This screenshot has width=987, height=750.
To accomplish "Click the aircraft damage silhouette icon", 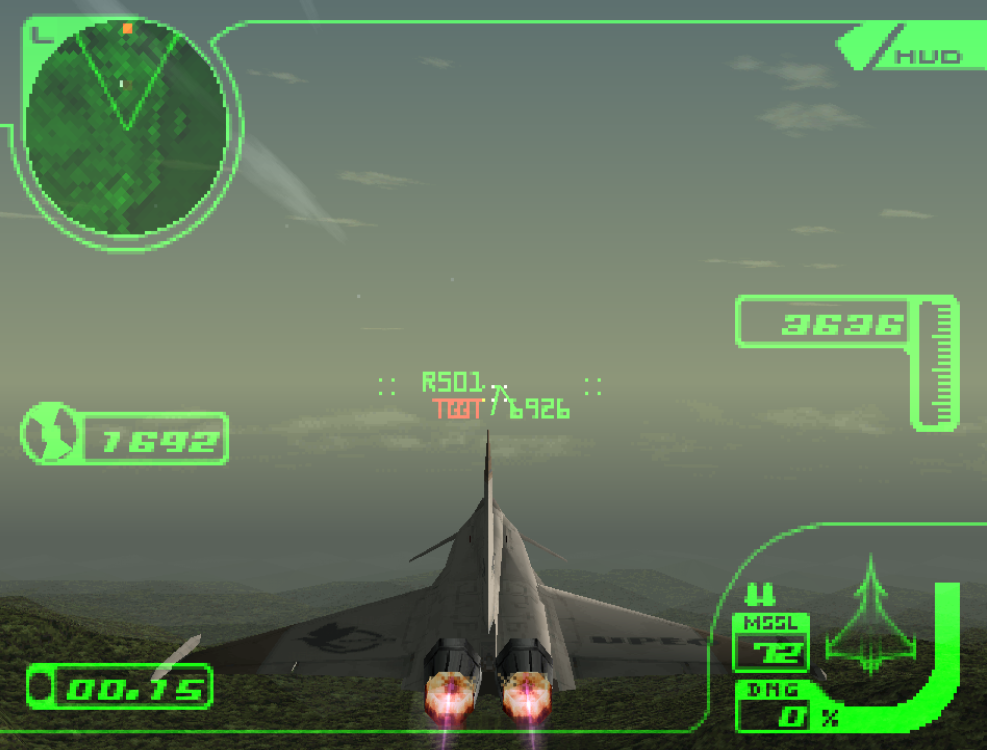I will 870,616.
